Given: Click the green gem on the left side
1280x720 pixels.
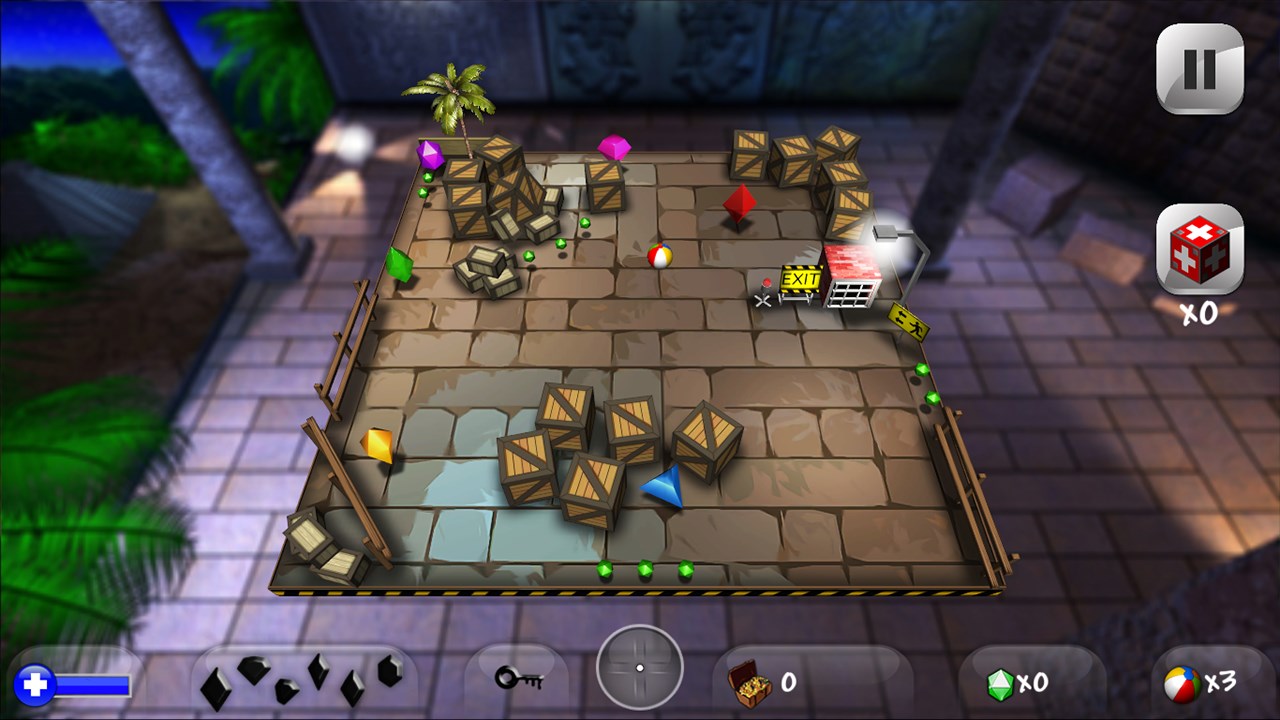Looking at the screenshot, I should tap(398, 266).
